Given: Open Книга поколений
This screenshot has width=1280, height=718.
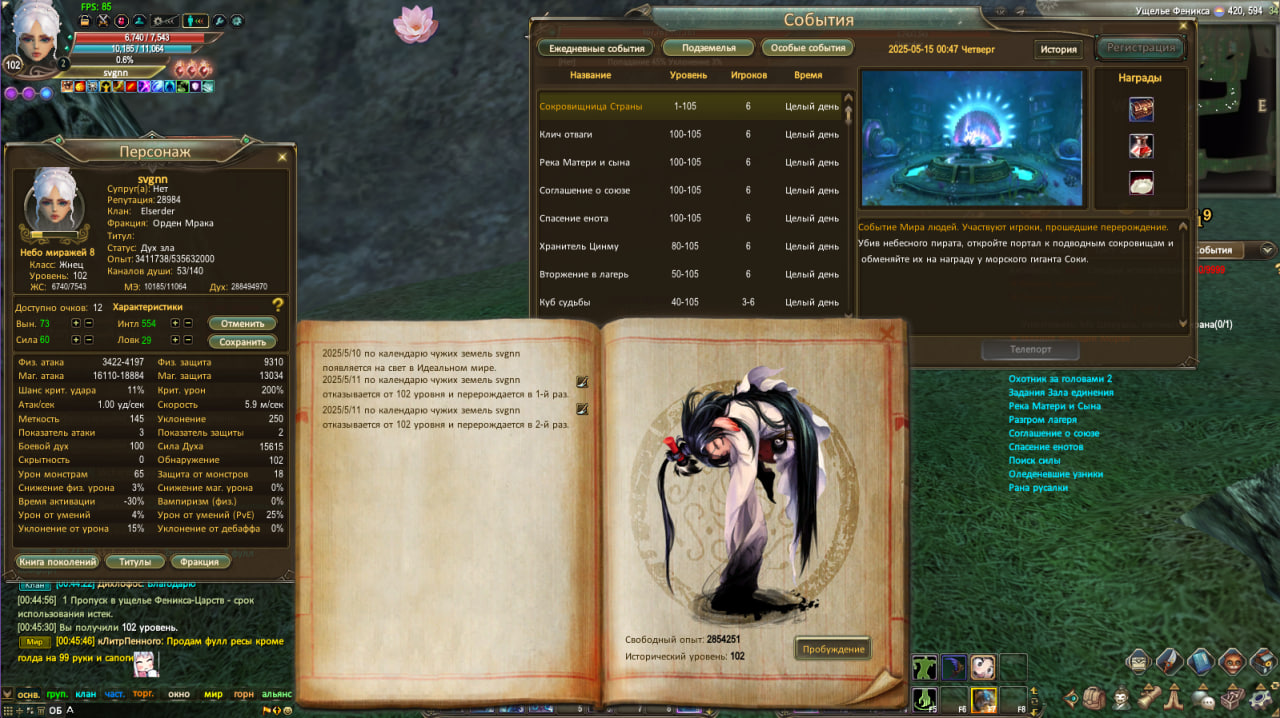Looking at the screenshot, I should click(57, 562).
